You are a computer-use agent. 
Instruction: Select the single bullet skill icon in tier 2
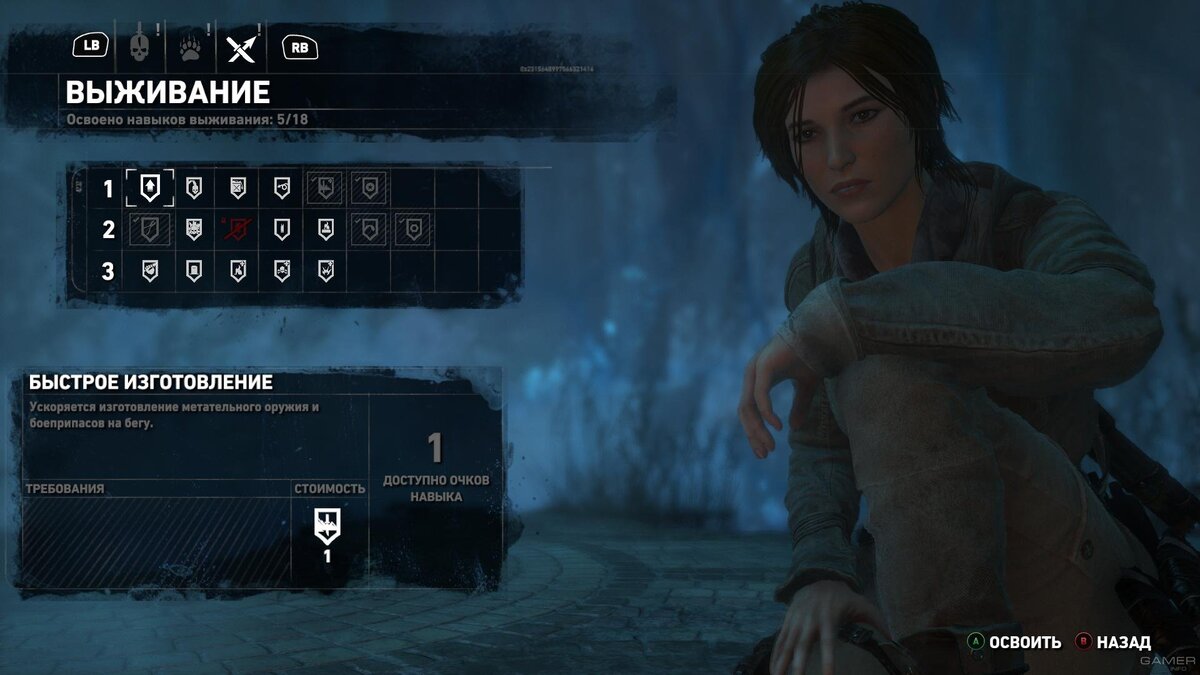[281, 229]
